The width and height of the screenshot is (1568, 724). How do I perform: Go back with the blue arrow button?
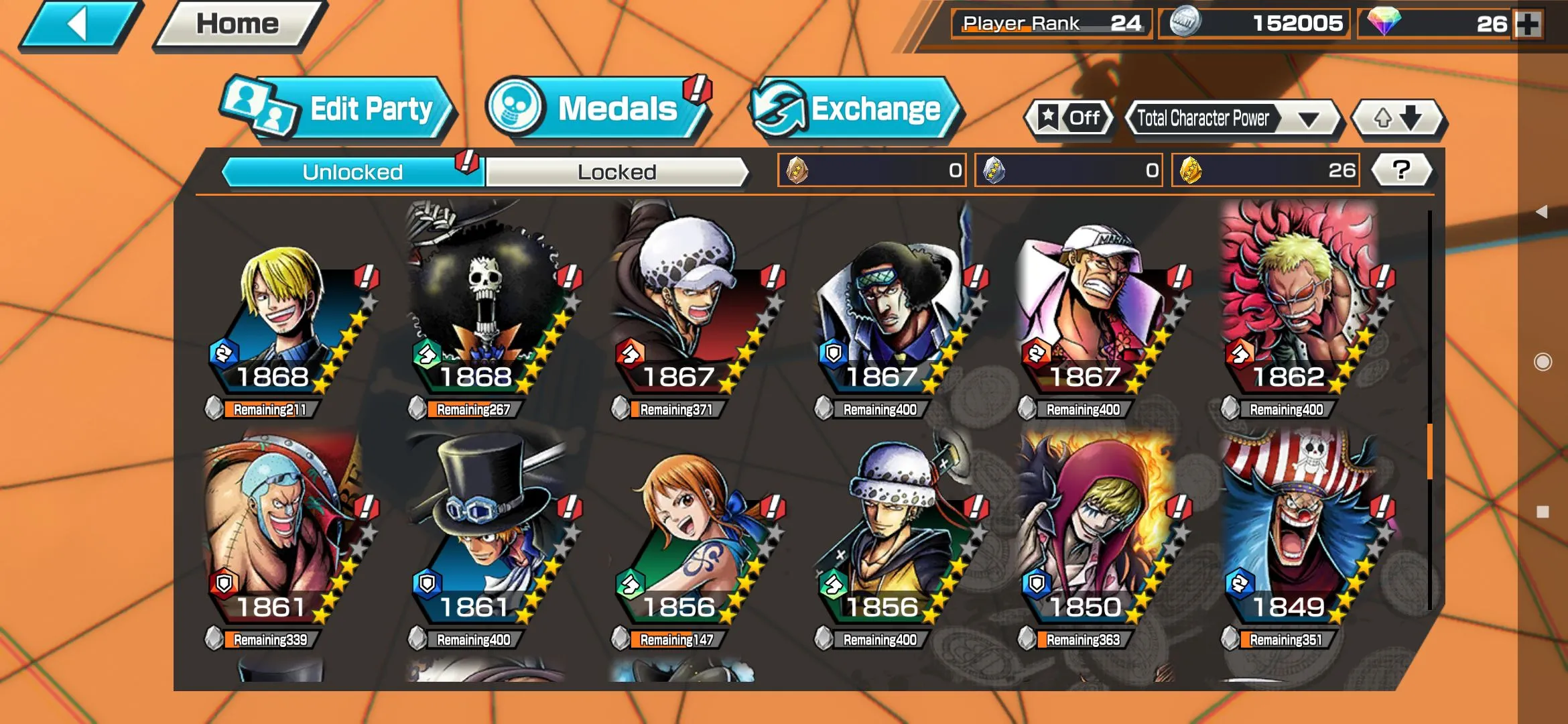pyautogui.click(x=79, y=25)
